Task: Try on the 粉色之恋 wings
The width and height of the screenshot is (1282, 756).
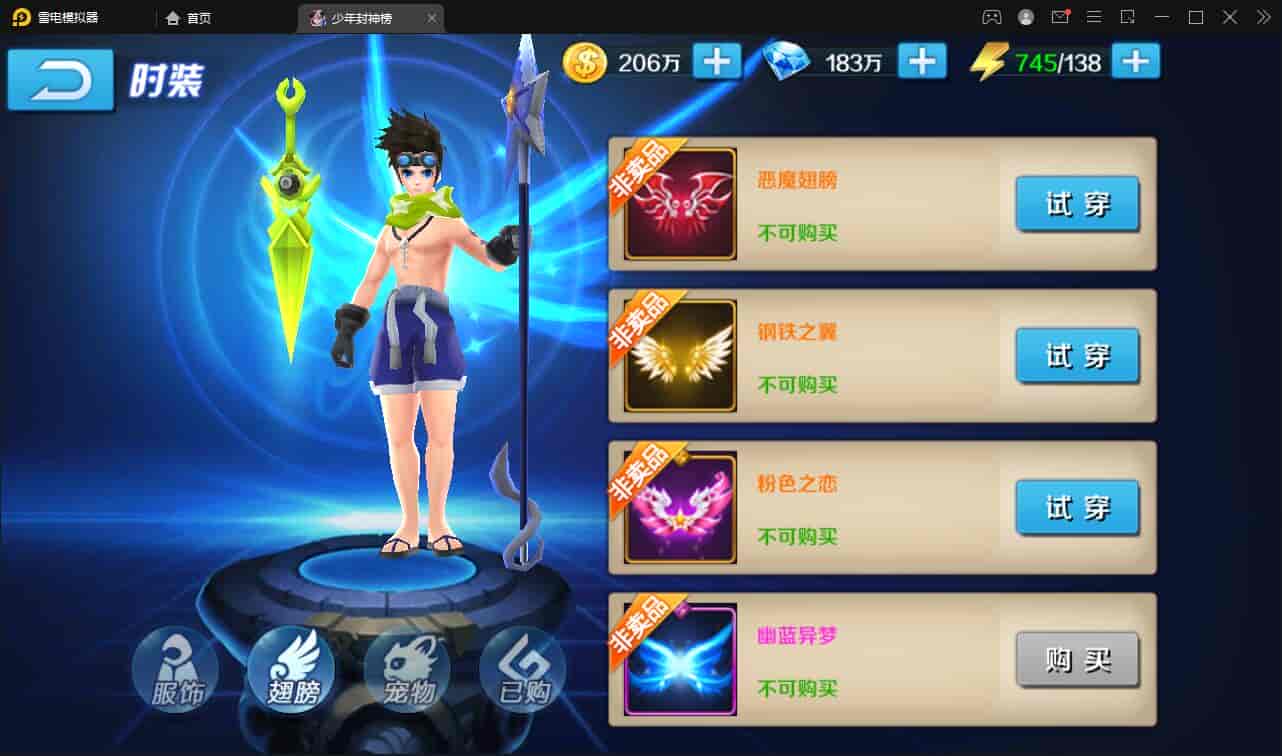Action: pyautogui.click(x=1077, y=508)
